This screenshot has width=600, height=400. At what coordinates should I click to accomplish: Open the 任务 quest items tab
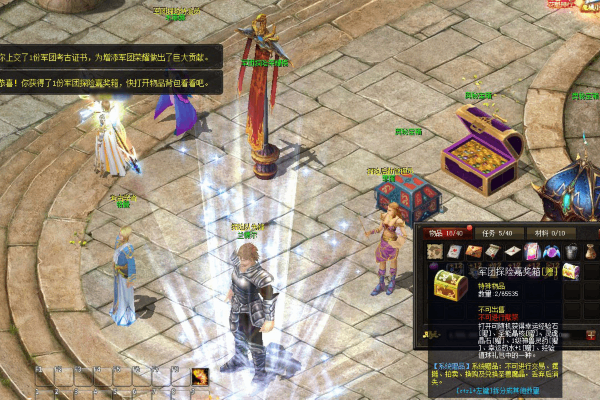[x=499, y=233]
